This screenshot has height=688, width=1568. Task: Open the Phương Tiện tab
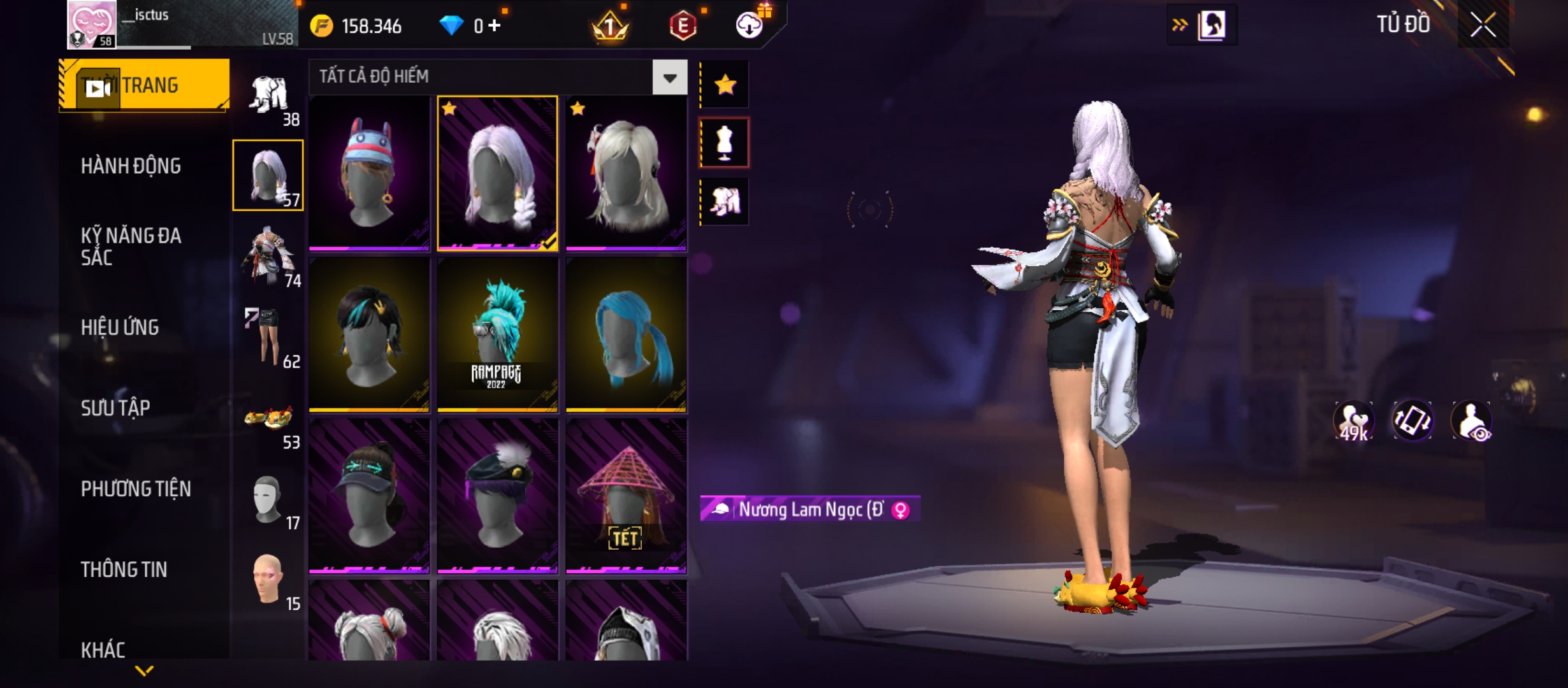[136, 489]
